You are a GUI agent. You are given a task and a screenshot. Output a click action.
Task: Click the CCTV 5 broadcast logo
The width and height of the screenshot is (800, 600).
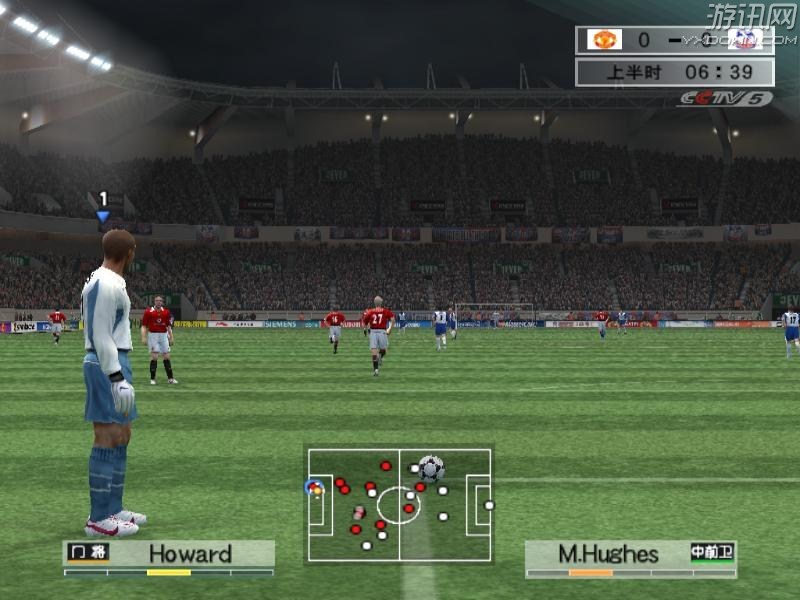(x=725, y=98)
